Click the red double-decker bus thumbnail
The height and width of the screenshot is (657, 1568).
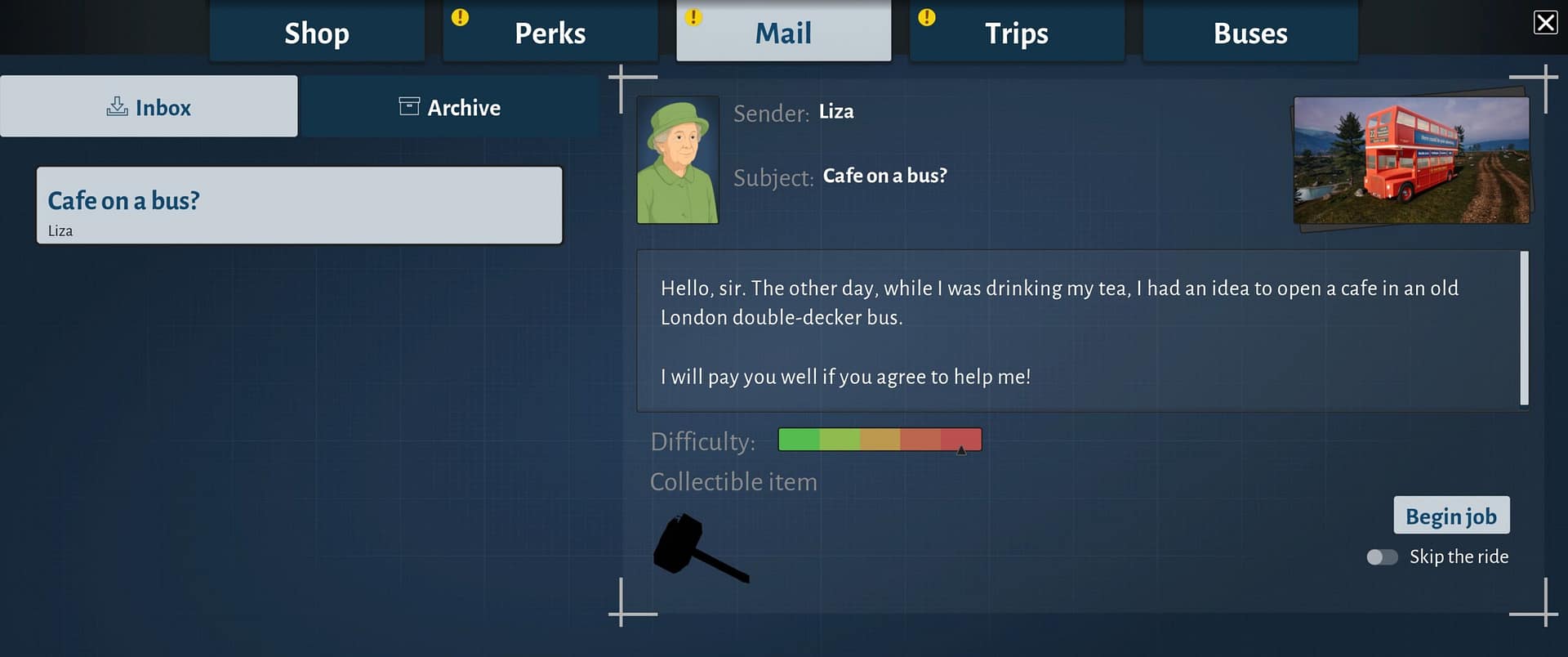click(1411, 160)
